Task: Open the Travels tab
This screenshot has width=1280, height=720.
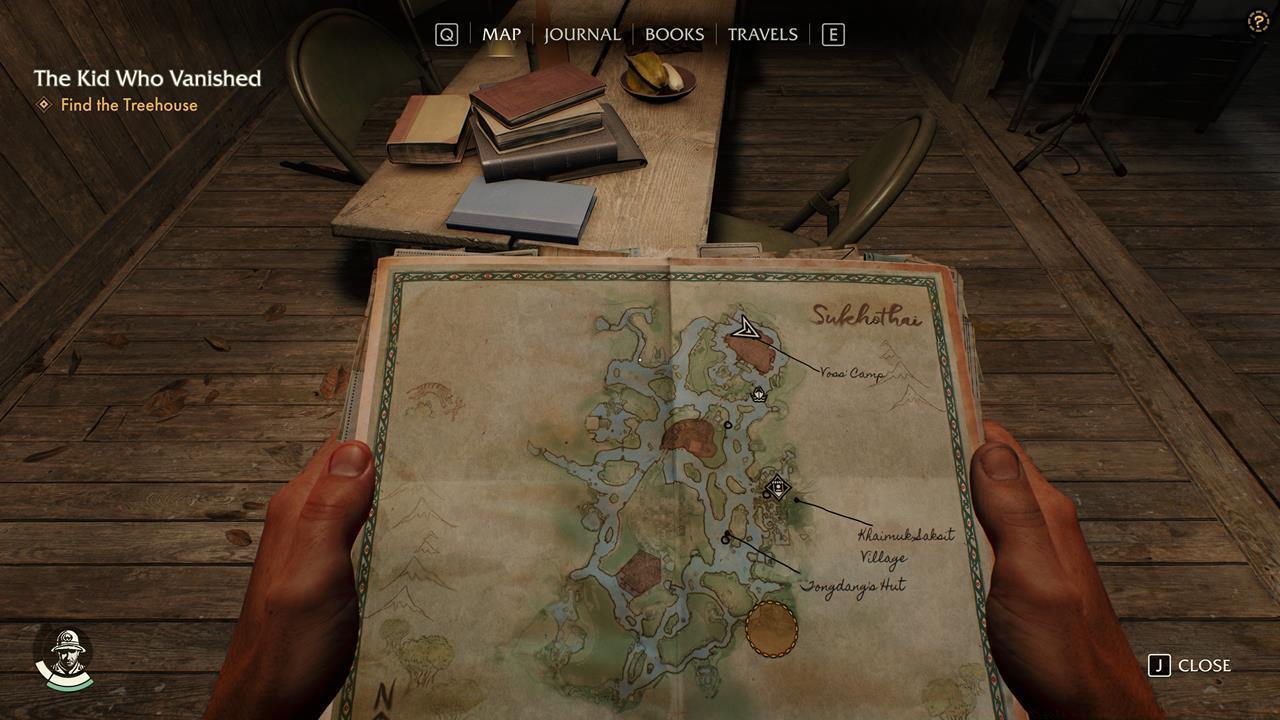Action: coord(762,34)
